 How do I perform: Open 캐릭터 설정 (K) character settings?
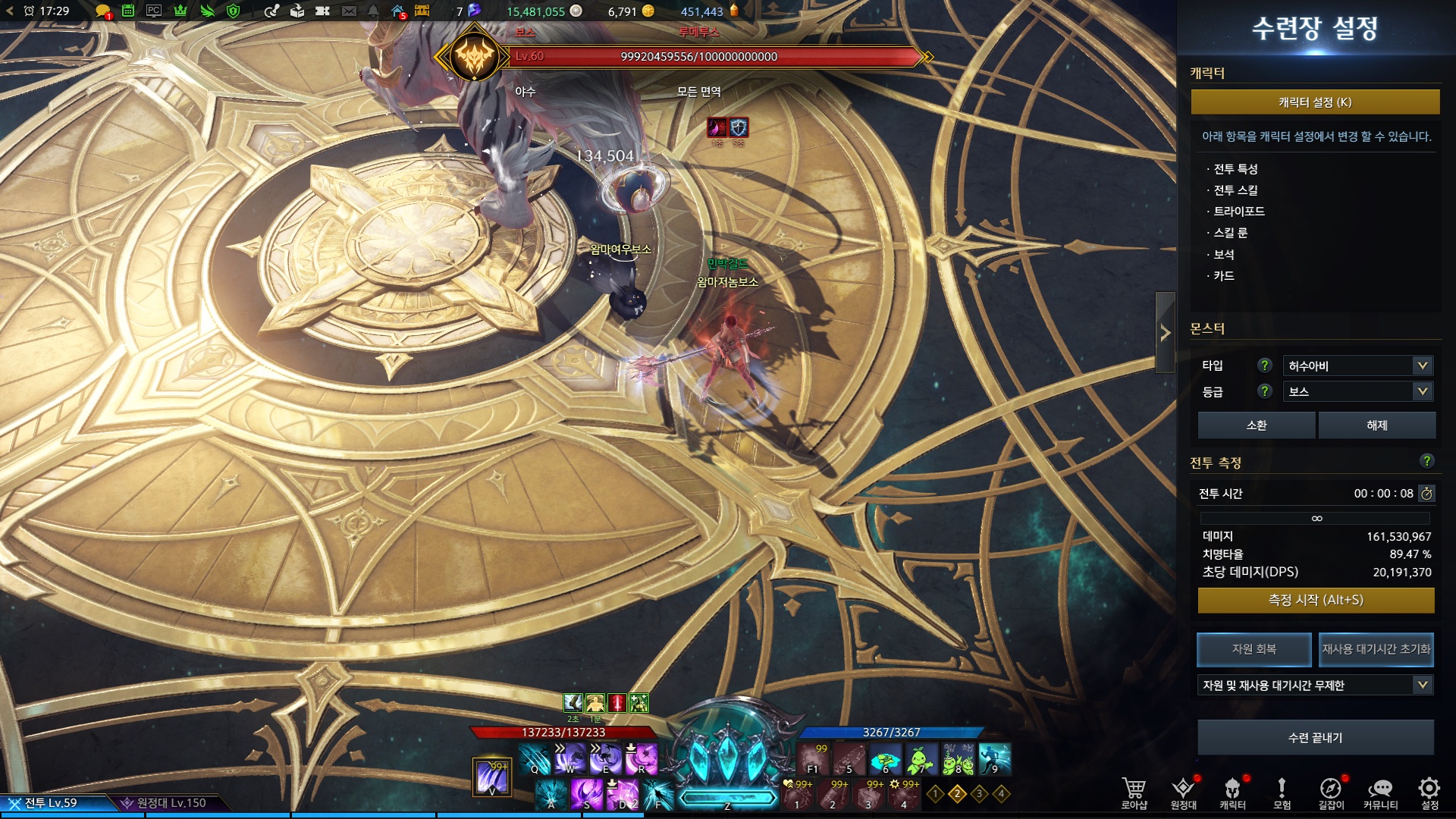click(1315, 102)
